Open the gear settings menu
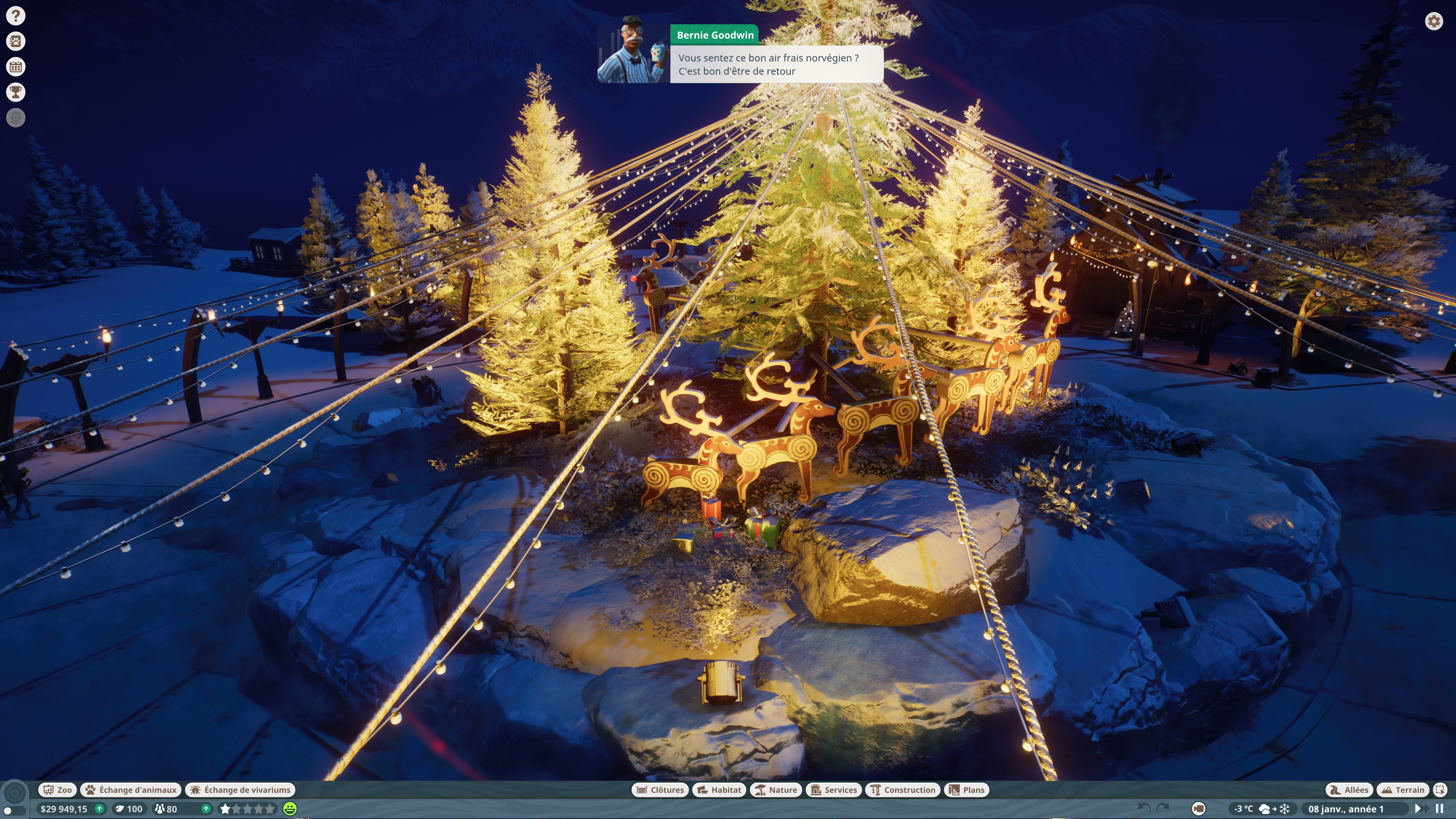 (x=1433, y=22)
